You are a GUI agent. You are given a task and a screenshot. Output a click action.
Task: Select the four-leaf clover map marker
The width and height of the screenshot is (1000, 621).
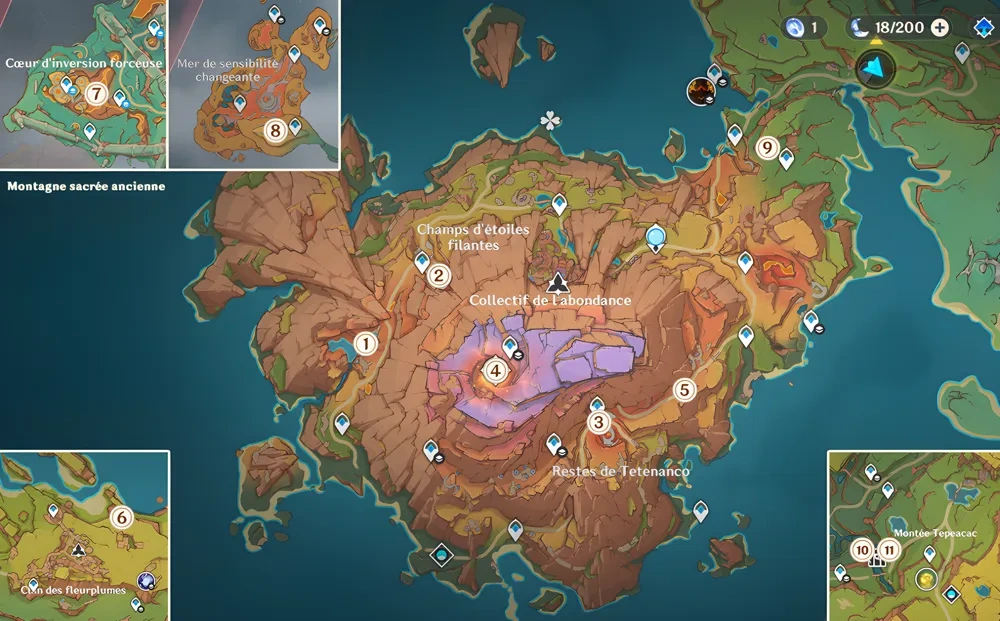point(550,121)
